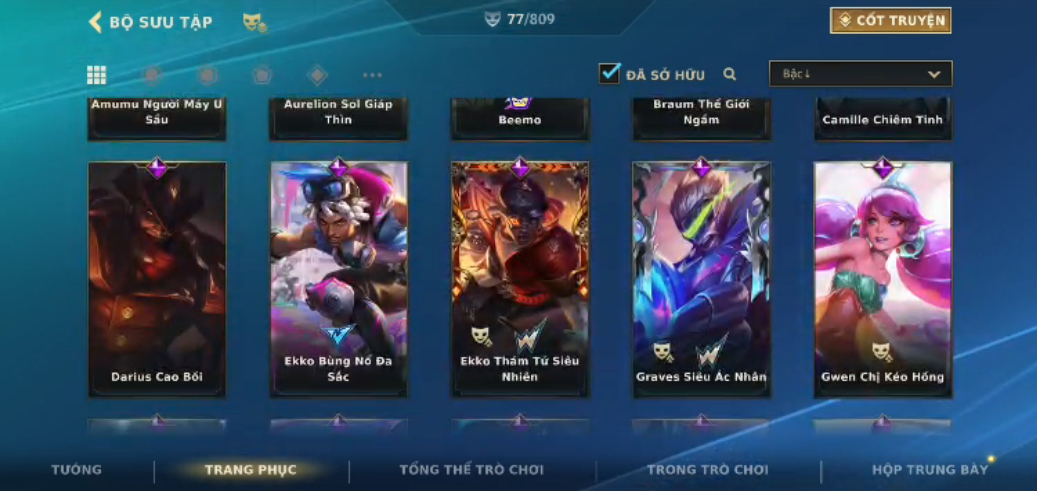The height and width of the screenshot is (491, 1037).
Task: Pick the Ekko Thám Tử Siêu Nhiên skin
Action: [x=520, y=279]
